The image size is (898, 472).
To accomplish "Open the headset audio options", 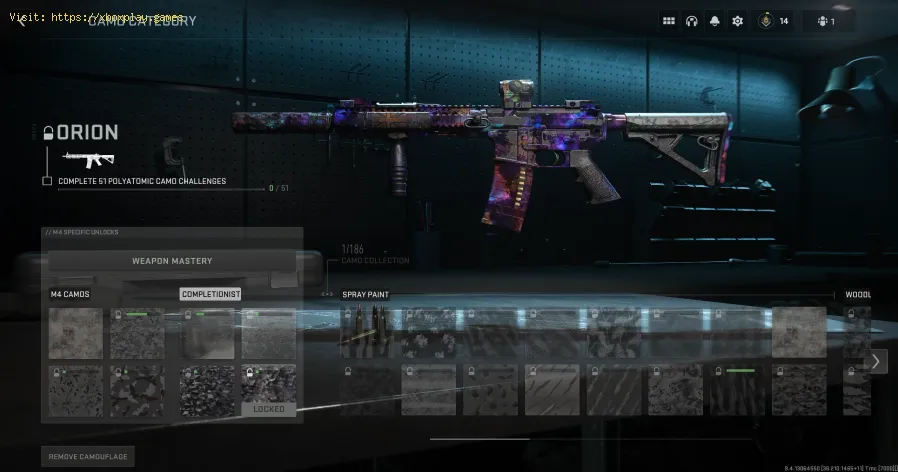I will tap(692, 21).
